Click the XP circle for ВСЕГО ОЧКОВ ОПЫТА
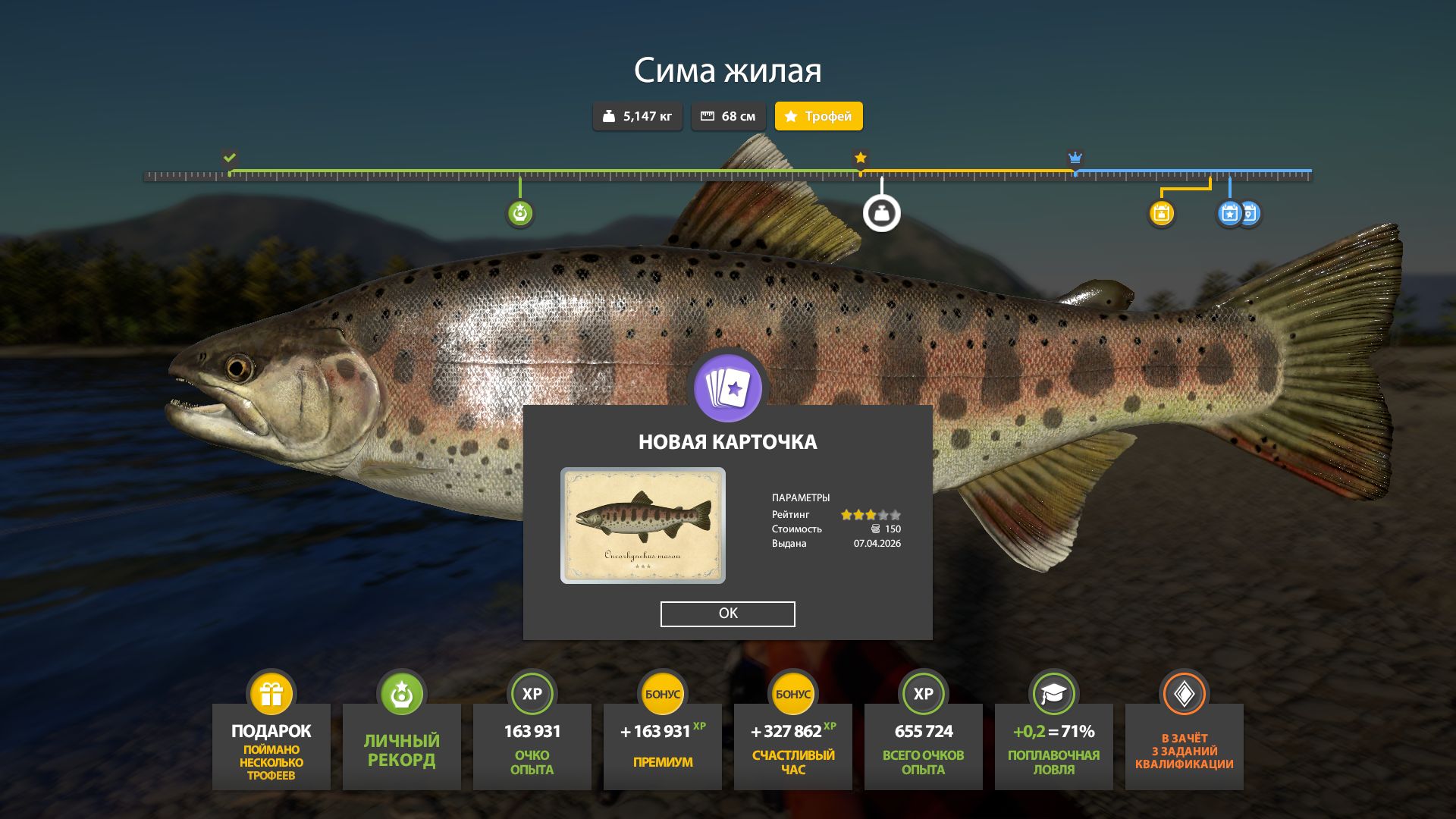This screenshot has width=1456, height=819. coord(923,692)
